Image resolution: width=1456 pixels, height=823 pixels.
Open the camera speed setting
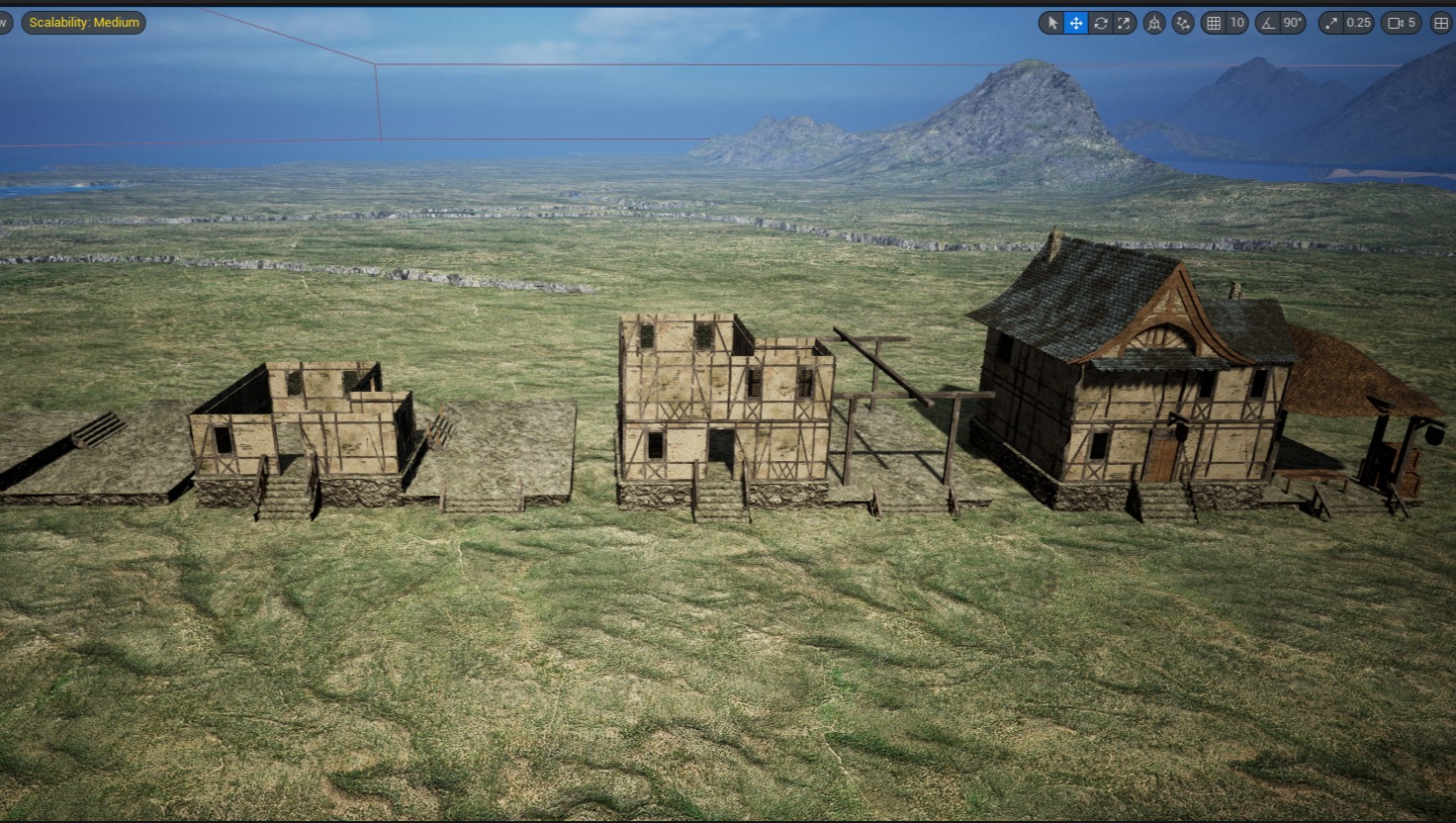[x=1403, y=23]
